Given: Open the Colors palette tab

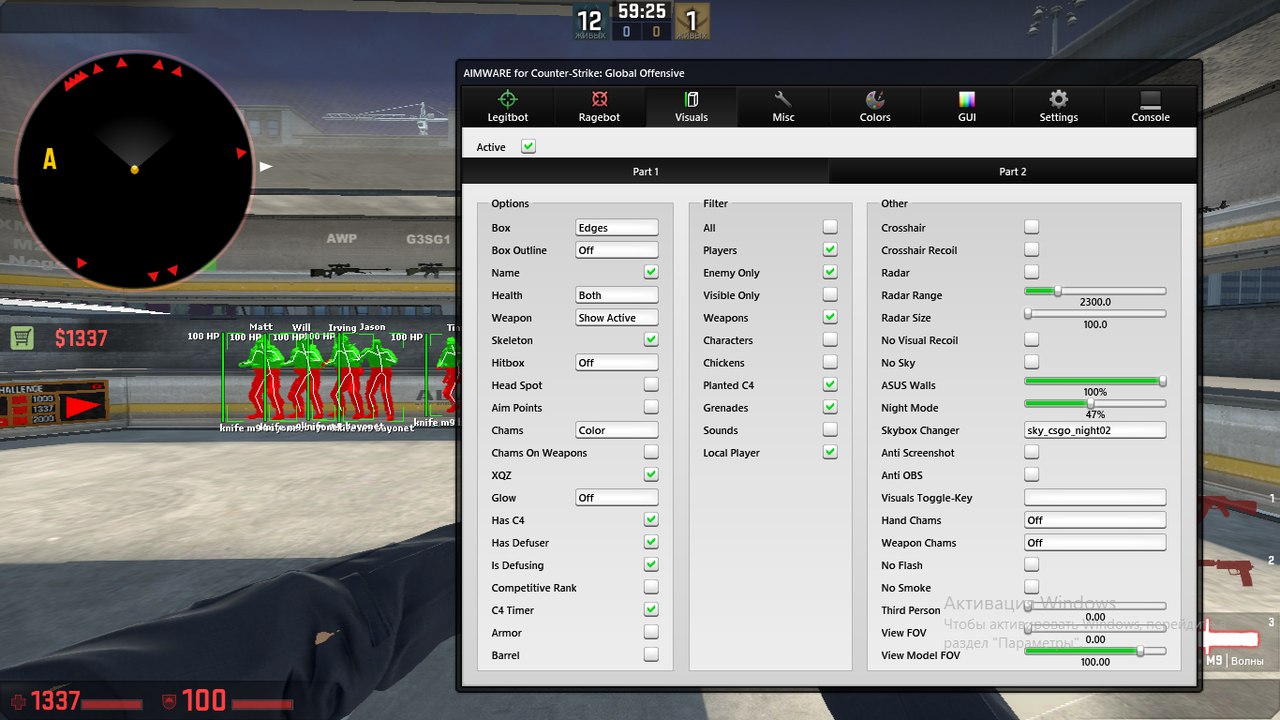Looking at the screenshot, I should (874, 107).
